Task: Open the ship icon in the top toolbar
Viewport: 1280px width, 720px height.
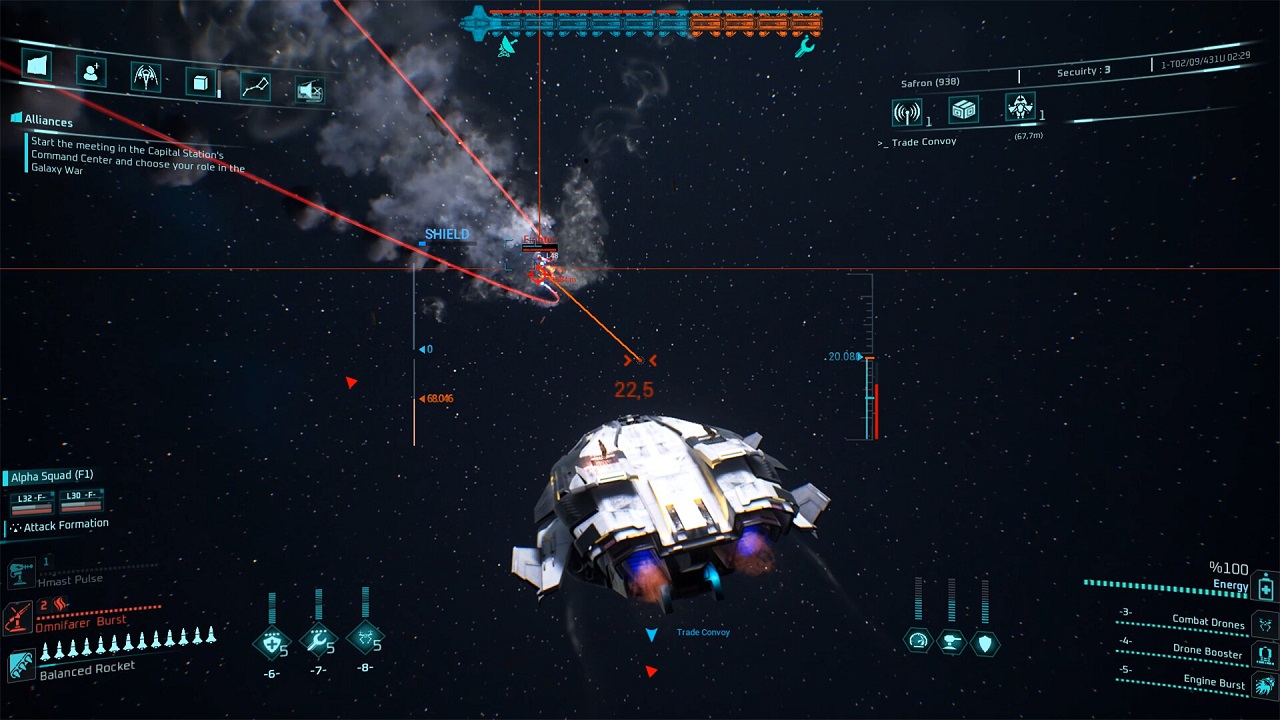Action: pos(146,77)
